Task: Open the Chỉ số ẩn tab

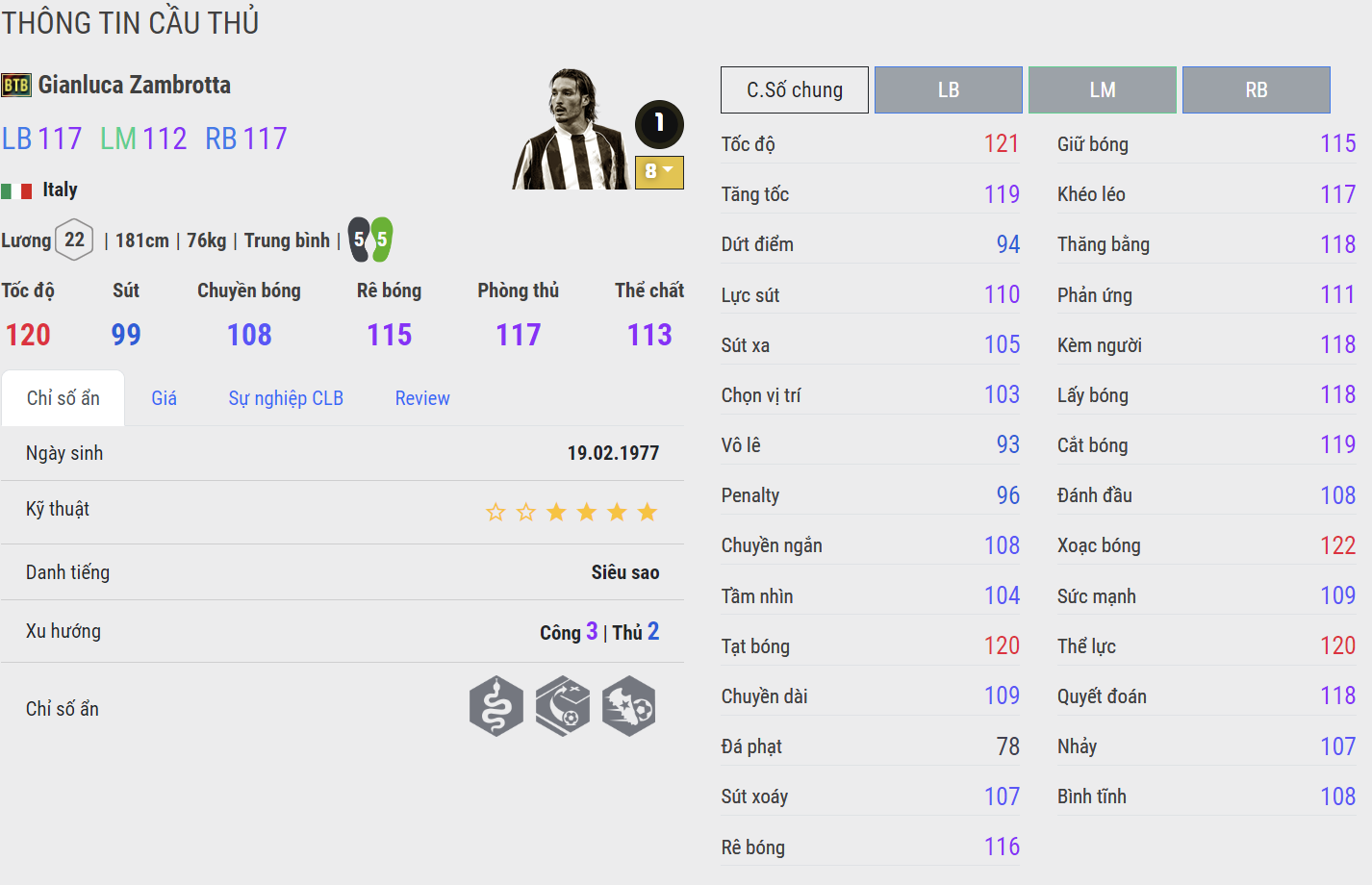Action: [64, 398]
